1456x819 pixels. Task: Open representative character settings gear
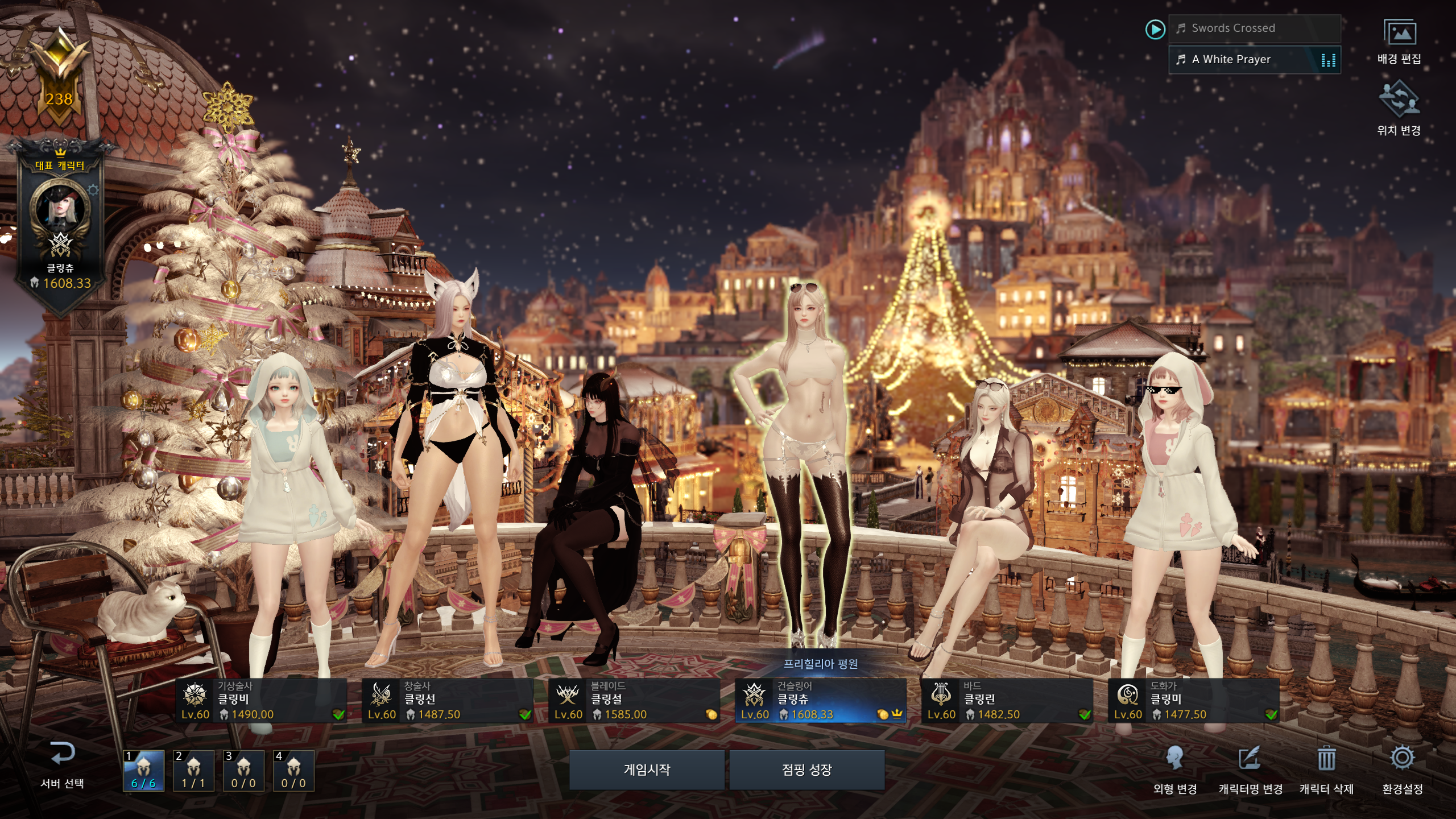tap(93, 190)
